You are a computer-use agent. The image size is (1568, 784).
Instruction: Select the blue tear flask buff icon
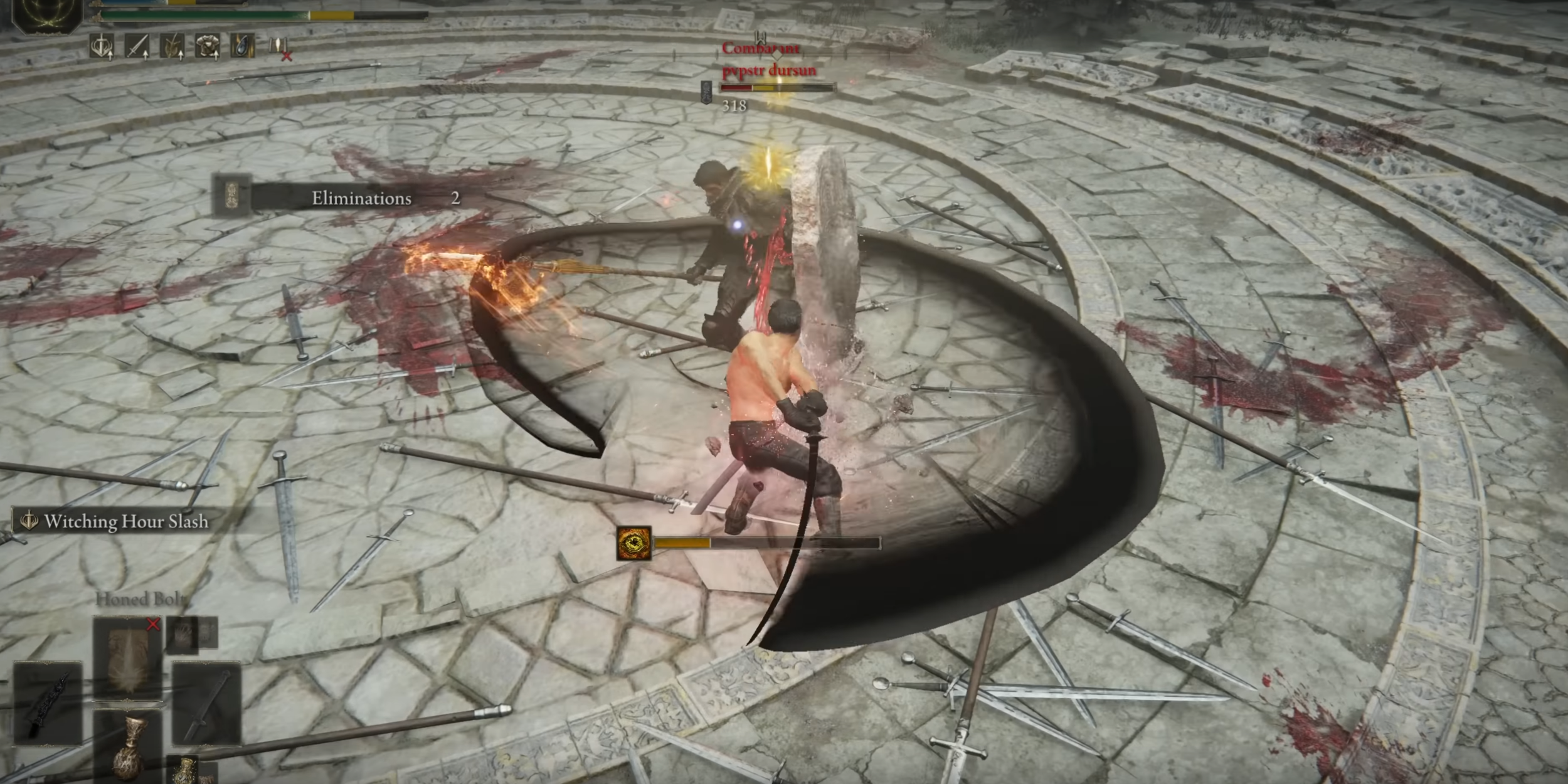point(245,46)
